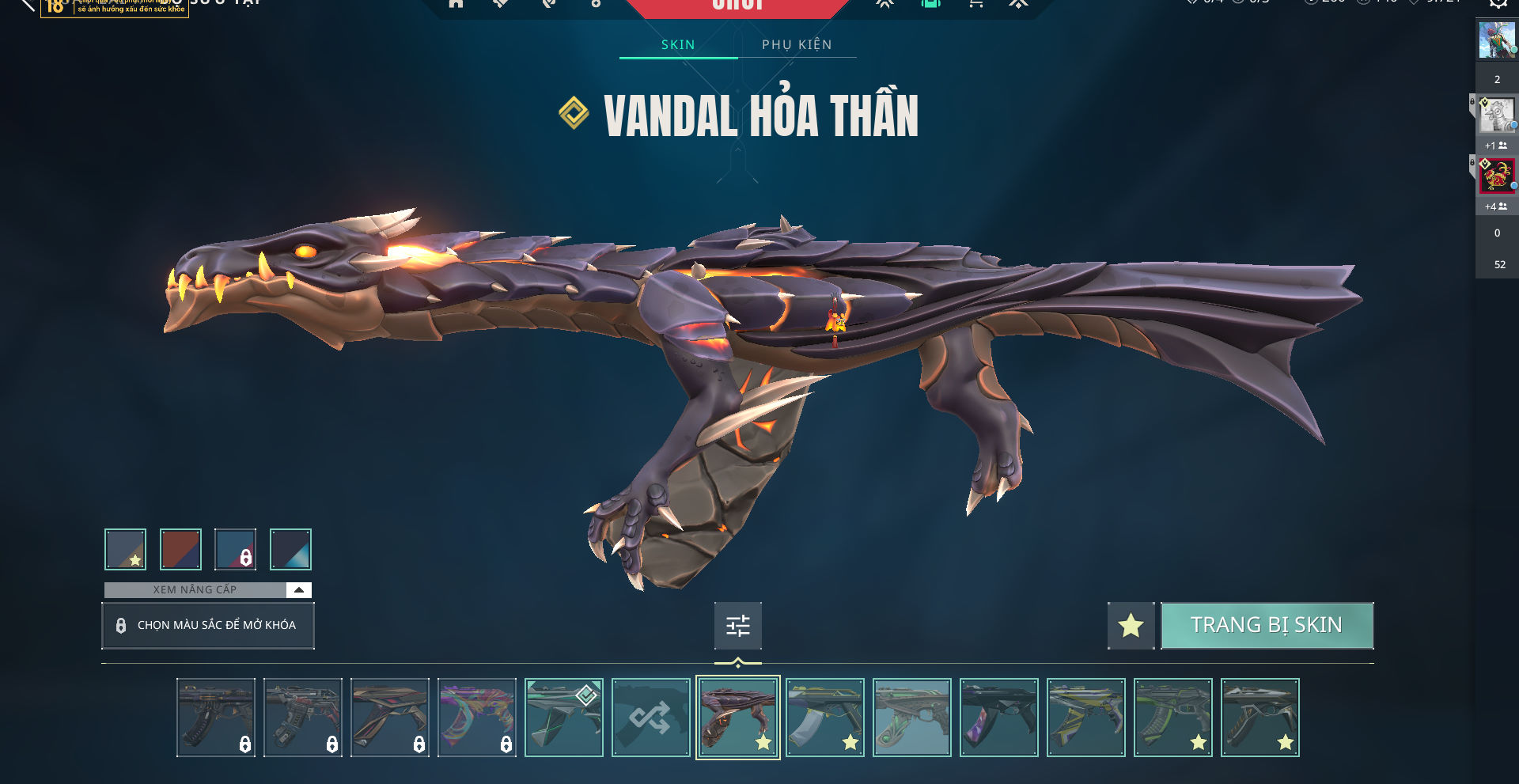Image resolution: width=1519 pixels, height=784 pixels.
Task: Equip the skin with TRANG BỊ SKIN
Action: click(1267, 626)
